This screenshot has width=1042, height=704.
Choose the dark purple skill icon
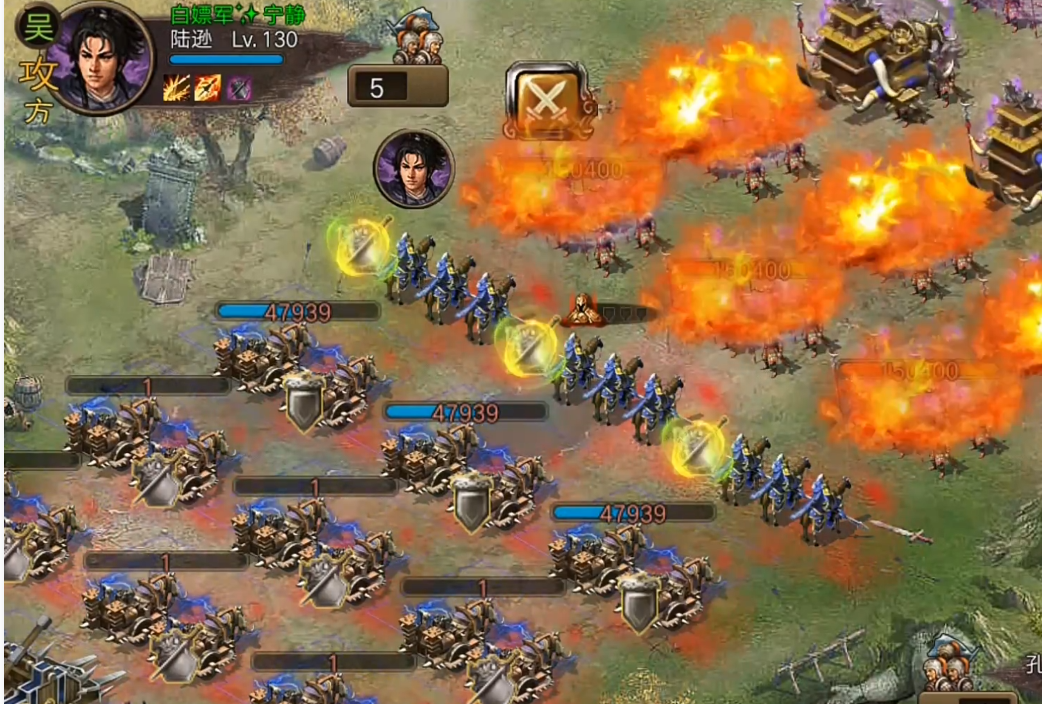pyautogui.click(x=239, y=88)
